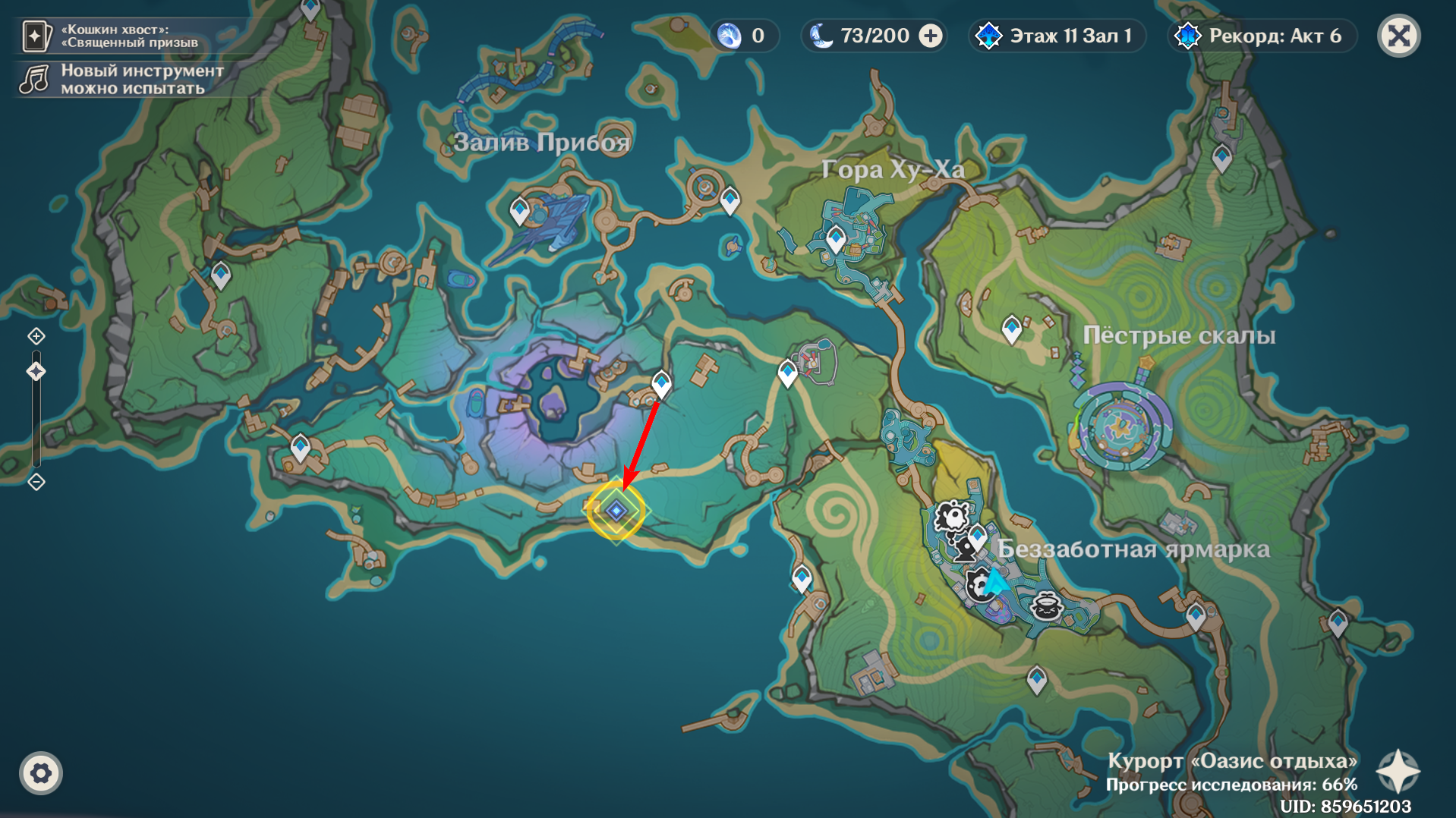Open Spiral Abyss «Этаж 11 Зал 1» tracker
The height and width of the screenshot is (818, 1456).
[1057, 36]
